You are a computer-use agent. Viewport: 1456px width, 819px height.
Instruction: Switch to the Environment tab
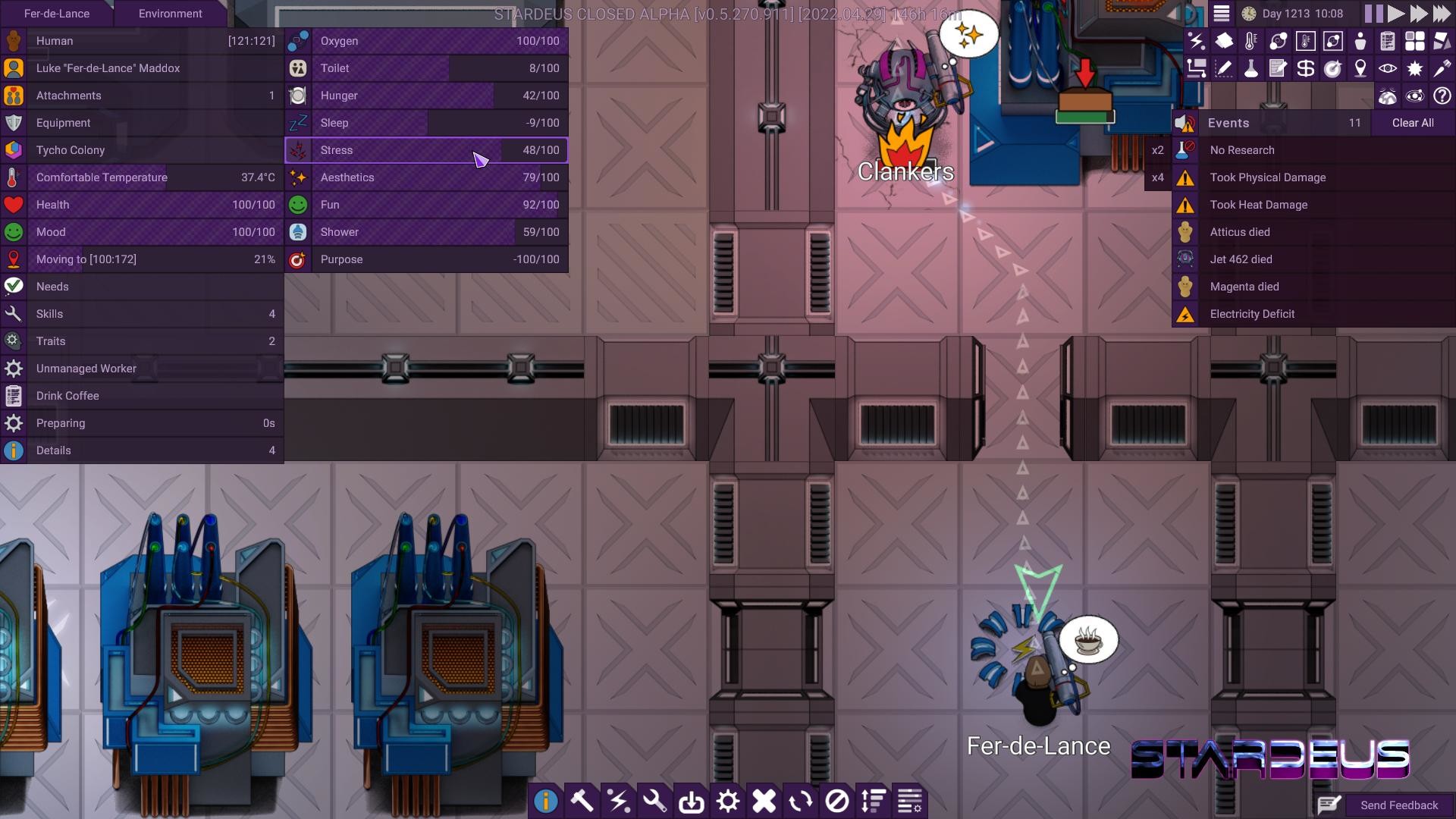[170, 14]
